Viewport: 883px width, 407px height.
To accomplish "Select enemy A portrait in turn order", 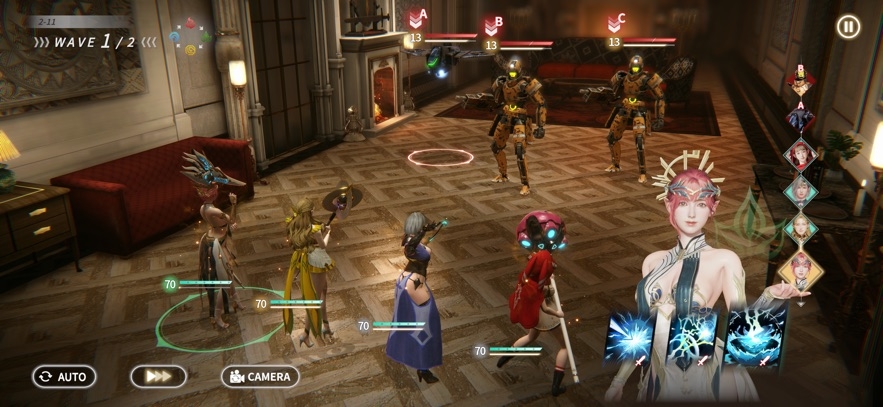I will tap(800, 117).
